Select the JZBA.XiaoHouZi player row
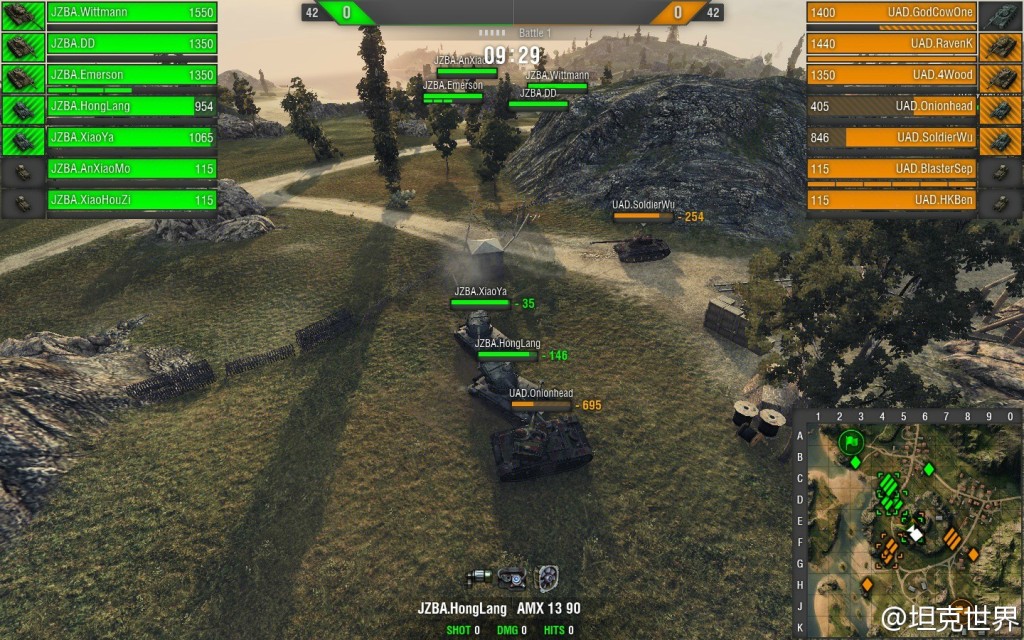 coord(132,200)
